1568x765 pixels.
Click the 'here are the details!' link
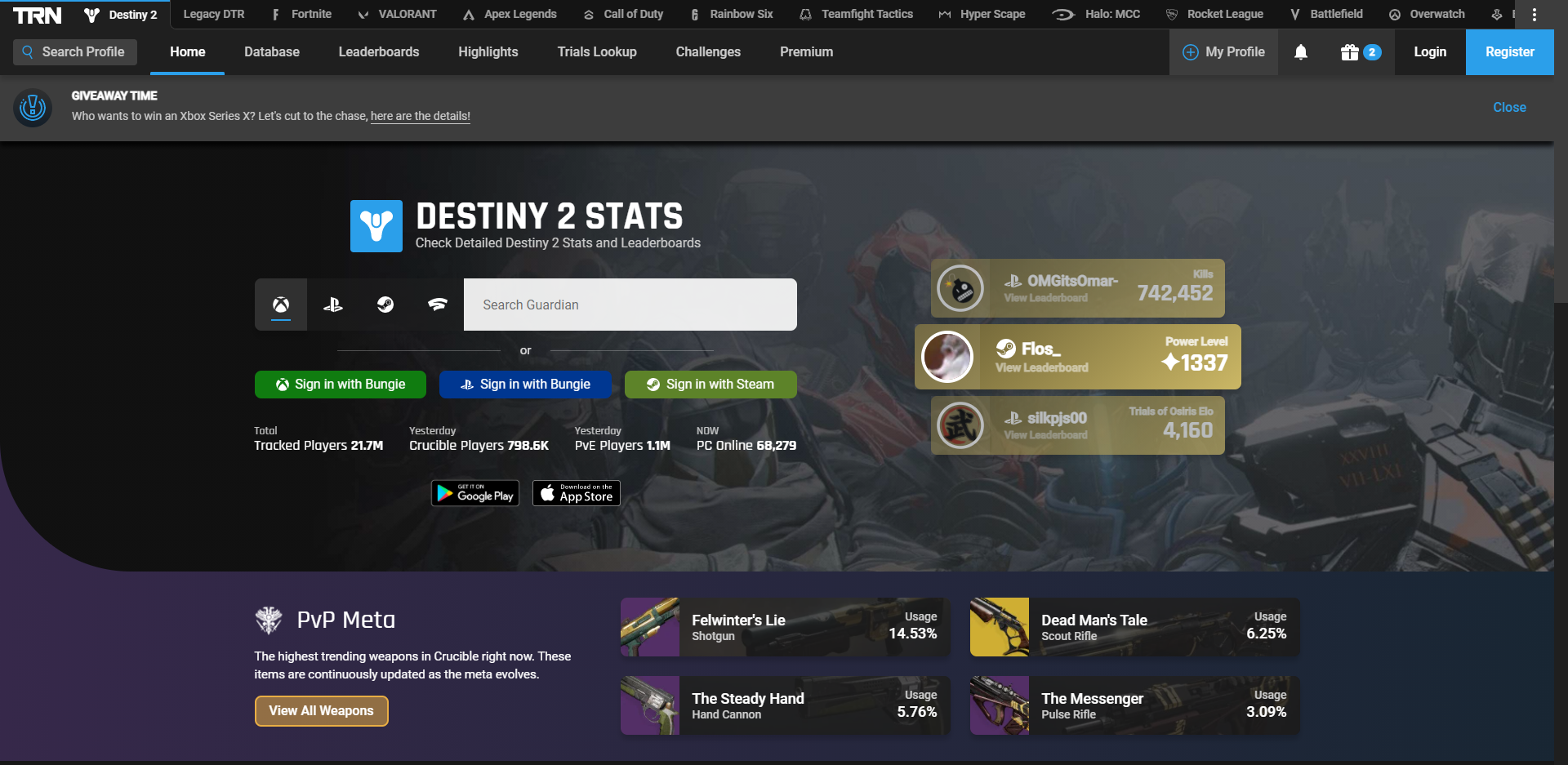click(x=420, y=116)
